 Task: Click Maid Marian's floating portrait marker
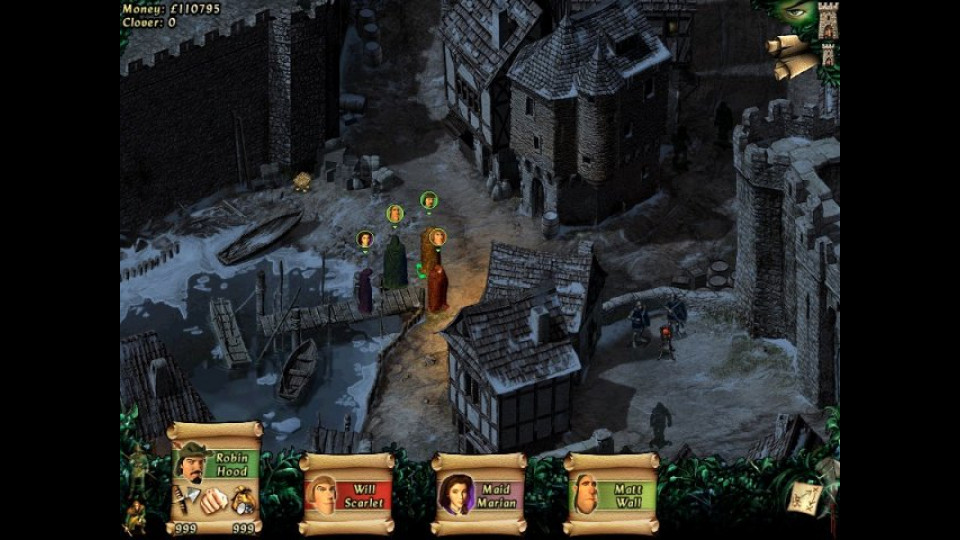point(365,239)
